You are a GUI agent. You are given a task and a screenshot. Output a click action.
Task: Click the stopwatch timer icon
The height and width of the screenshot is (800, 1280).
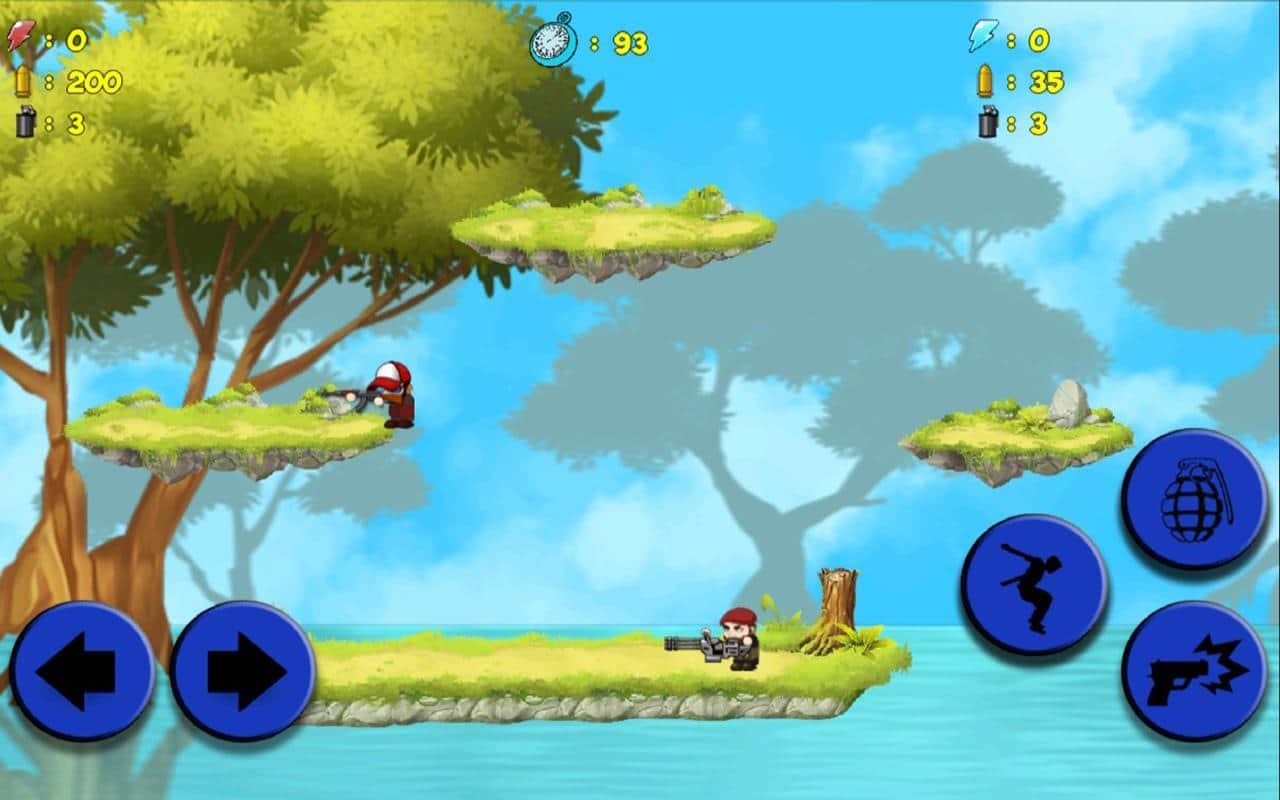tap(552, 42)
